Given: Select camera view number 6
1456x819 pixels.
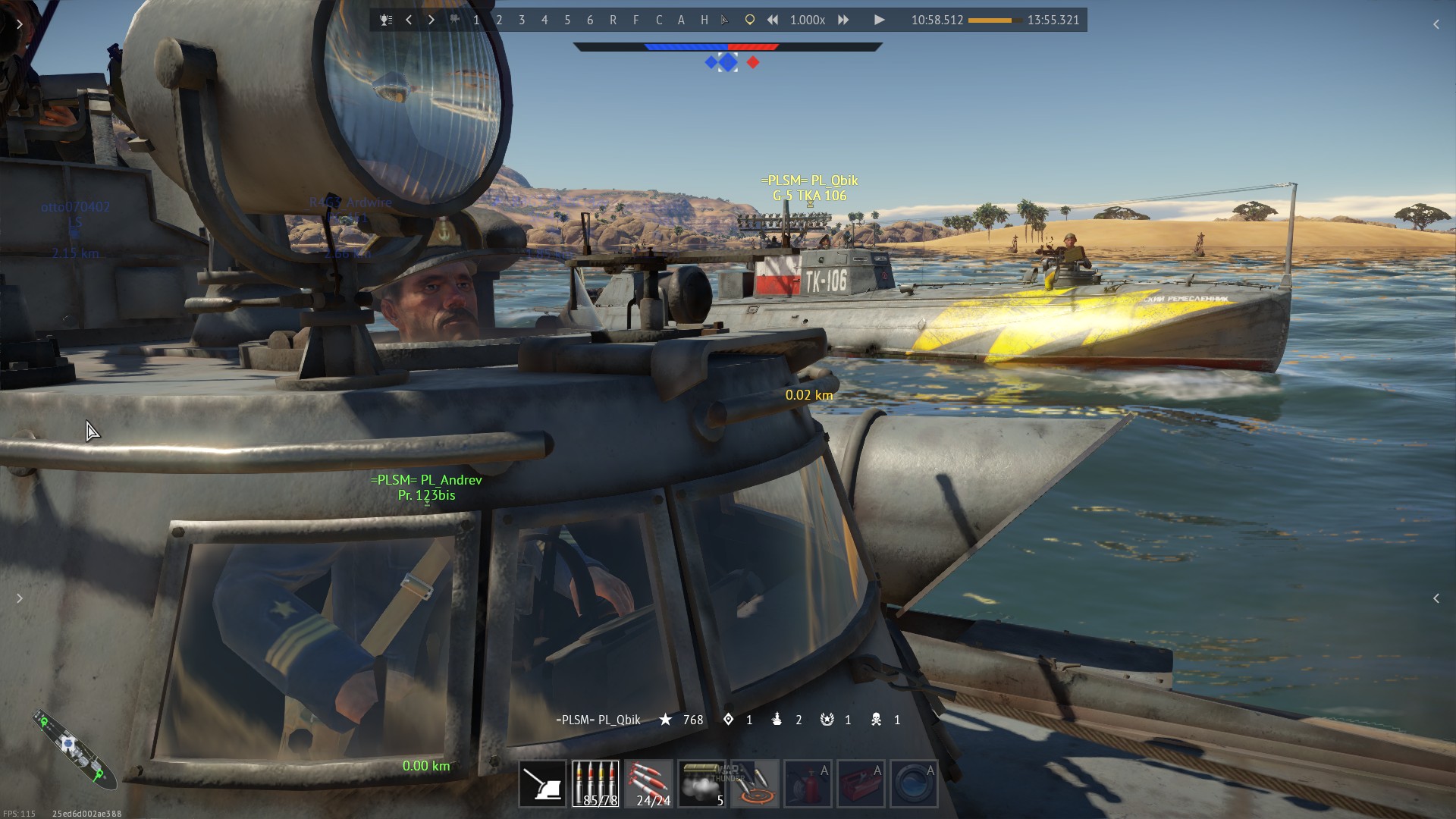Looking at the screenshot, I should click(x=590, y=20).
